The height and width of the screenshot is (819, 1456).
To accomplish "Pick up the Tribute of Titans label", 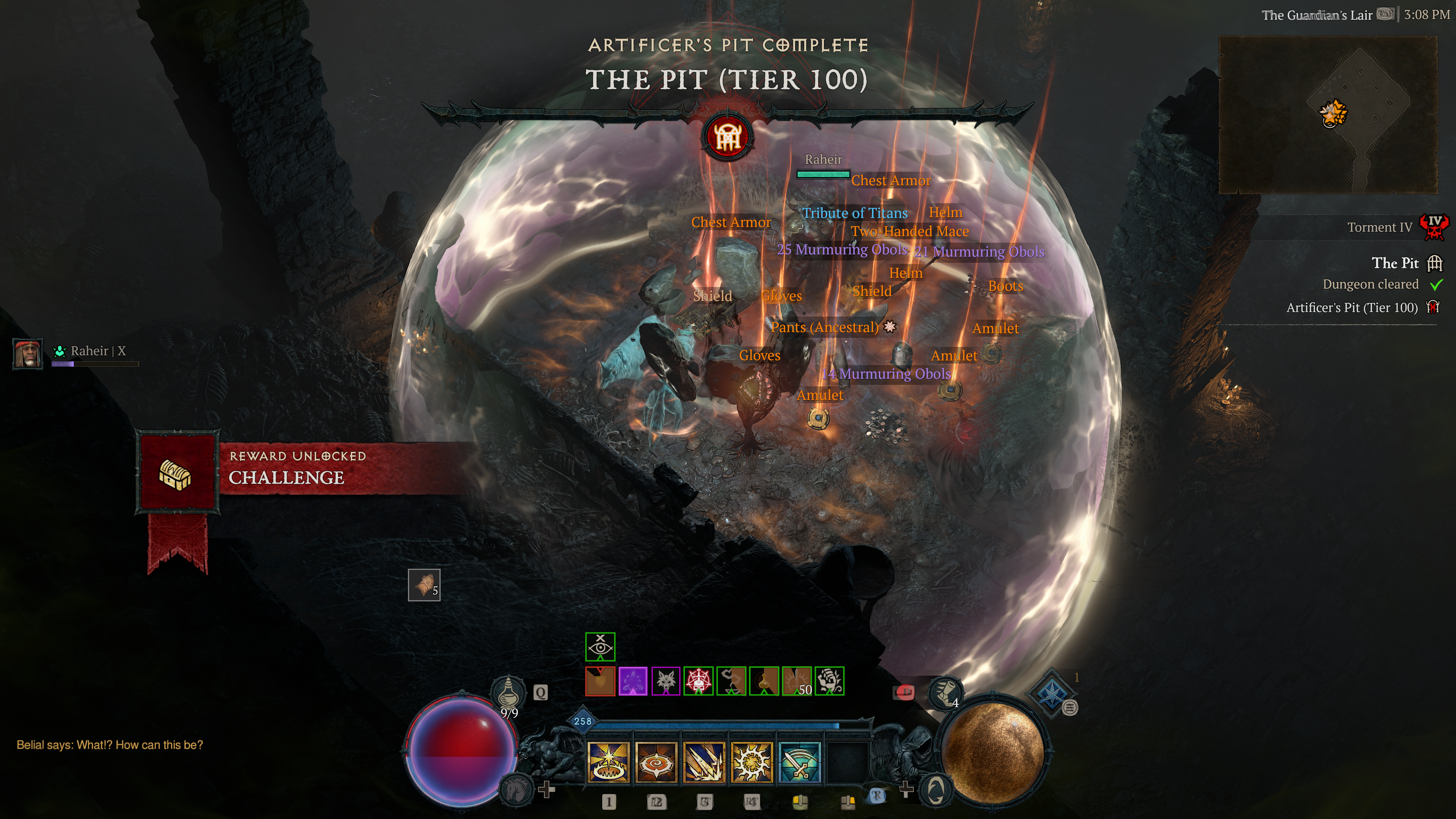I will (855, 213).
